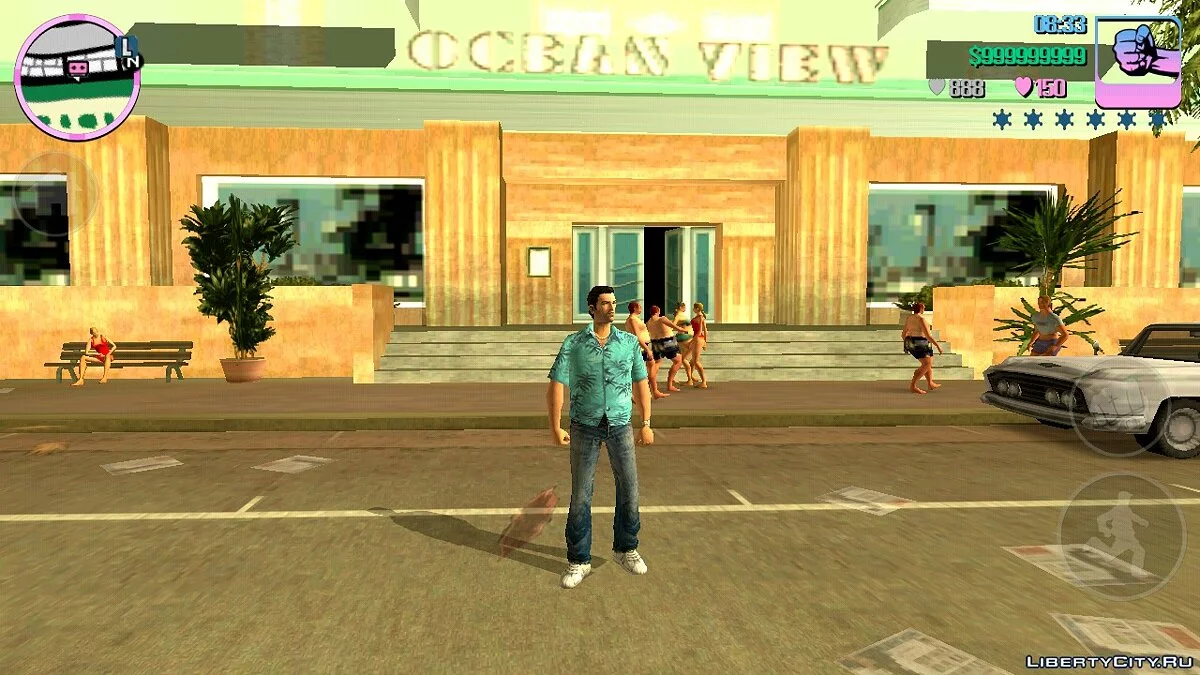Screen dimensions: 1200x675
Task: Open the circular radar minimap
Action: click(x=76, y=77)
